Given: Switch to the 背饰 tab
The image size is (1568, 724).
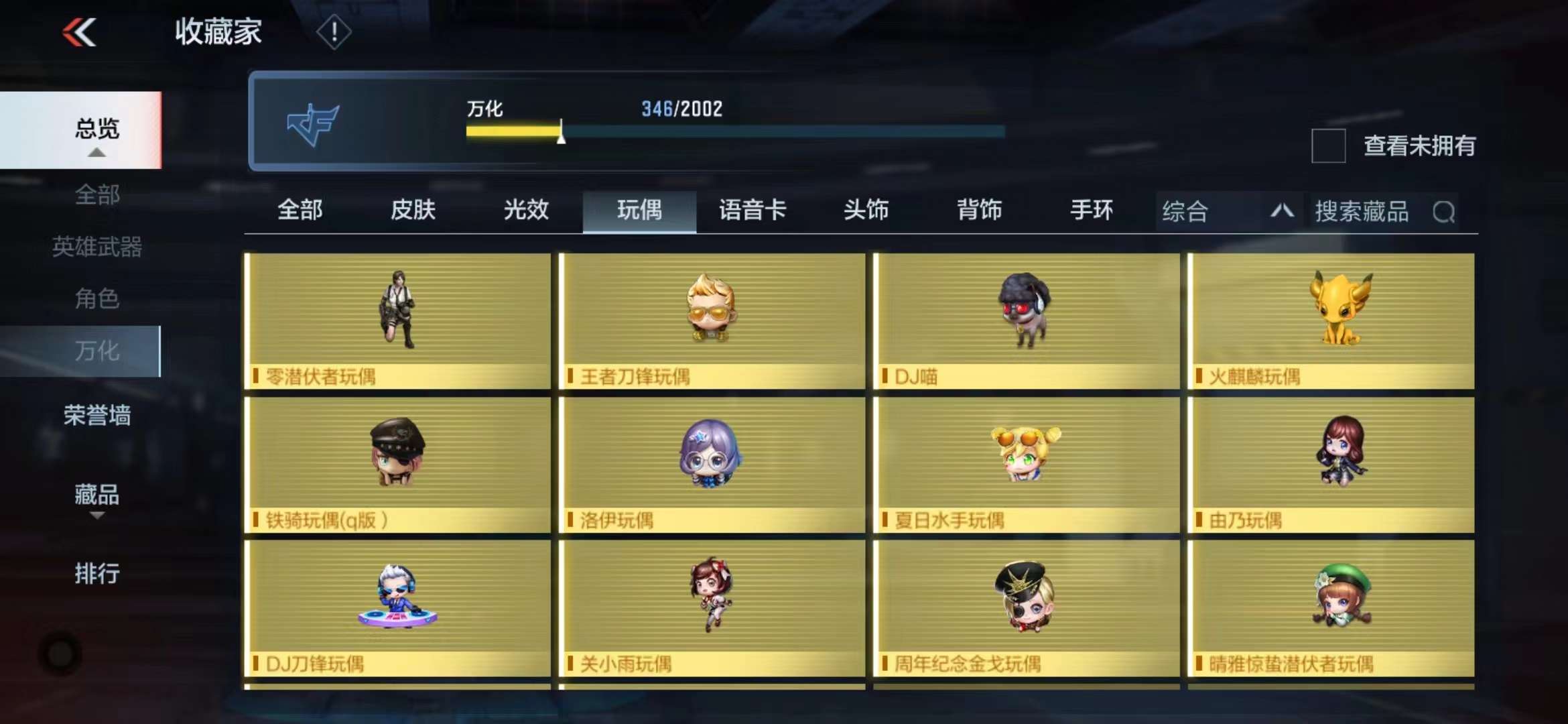Looking at the screenshot, I should pos(979,210).
